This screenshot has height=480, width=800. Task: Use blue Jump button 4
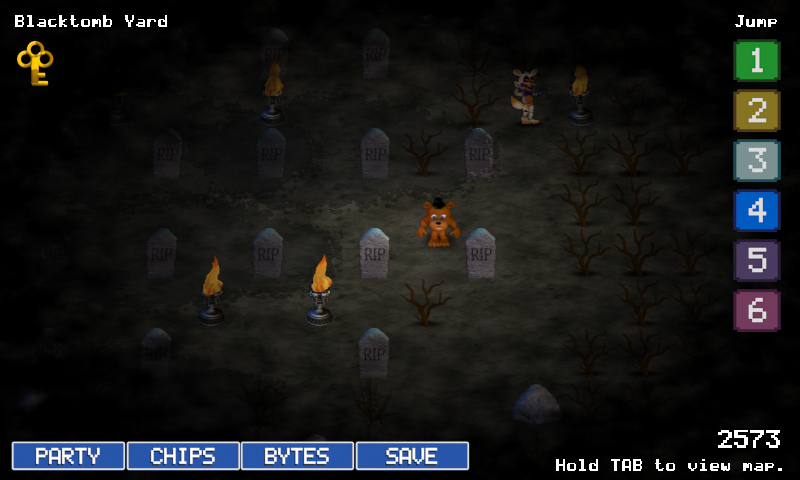coord(756,210)
